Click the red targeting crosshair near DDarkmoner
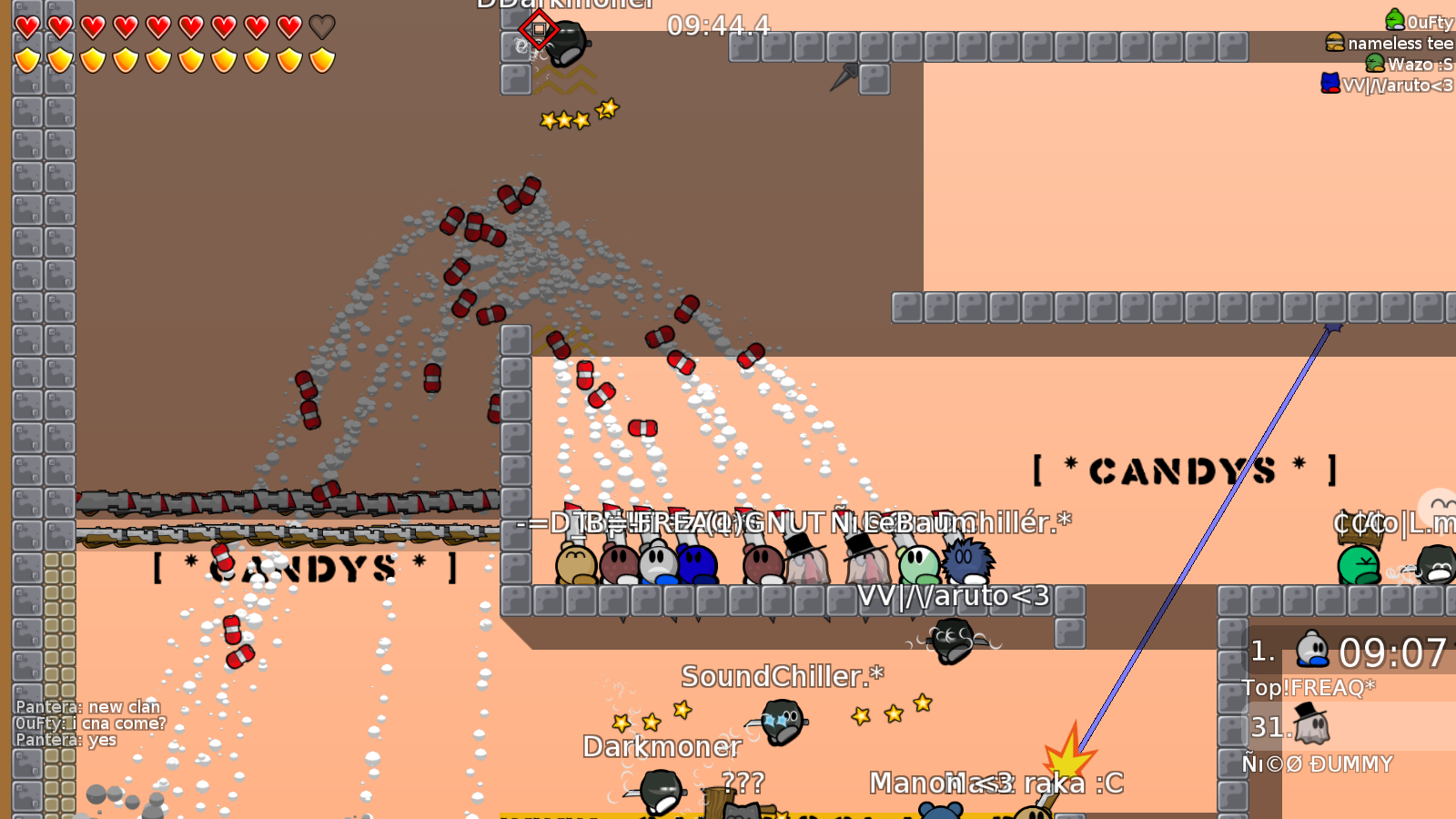Image resolution: width=1456 pixels, height=819 pixels. point(541,30)
